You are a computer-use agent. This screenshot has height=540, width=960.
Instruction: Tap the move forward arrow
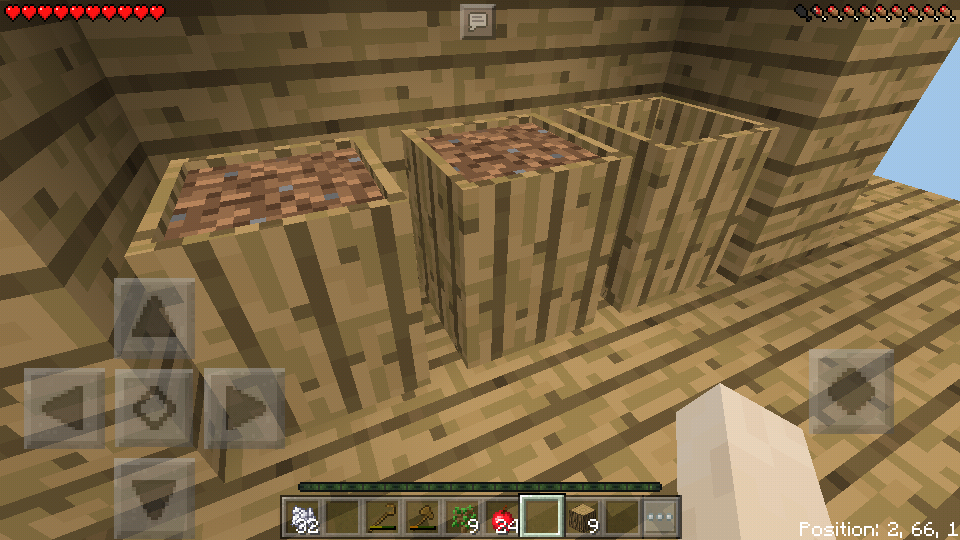154,320
